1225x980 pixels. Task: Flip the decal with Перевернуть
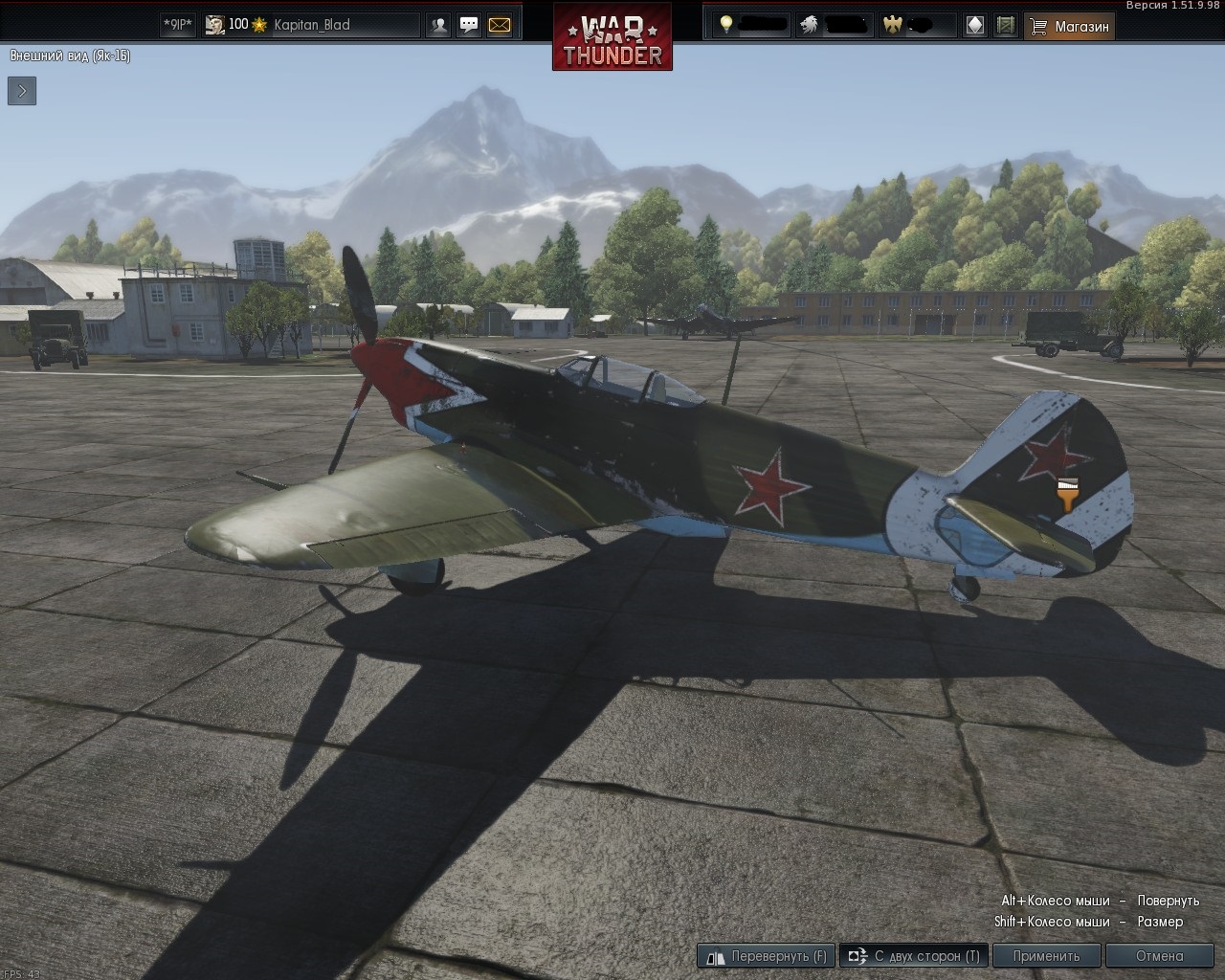tap(767, 955)
